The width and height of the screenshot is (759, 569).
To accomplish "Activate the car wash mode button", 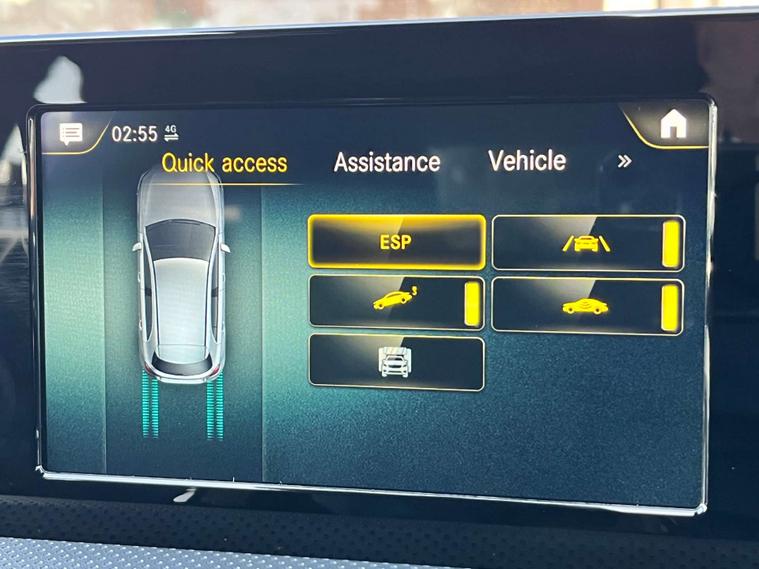I will tap(396, 362).
